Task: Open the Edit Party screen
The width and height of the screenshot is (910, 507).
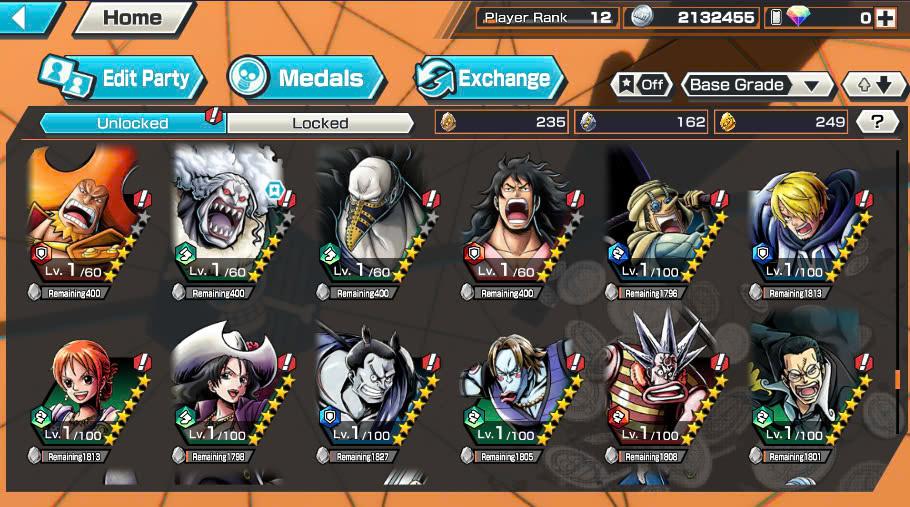Action: [x=122, y=78]
